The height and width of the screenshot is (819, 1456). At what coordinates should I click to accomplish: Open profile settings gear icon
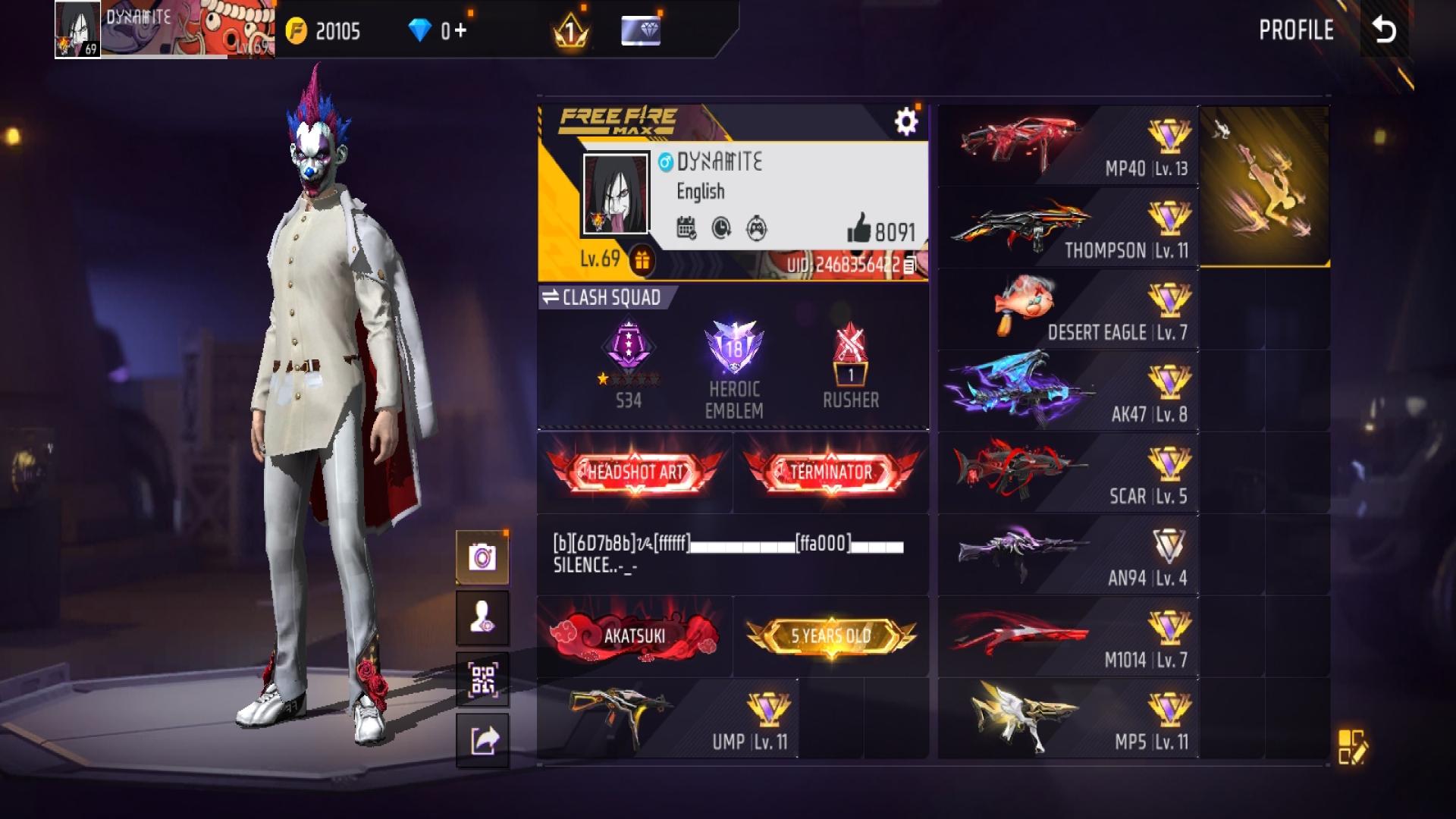click(x=905, y=121)
